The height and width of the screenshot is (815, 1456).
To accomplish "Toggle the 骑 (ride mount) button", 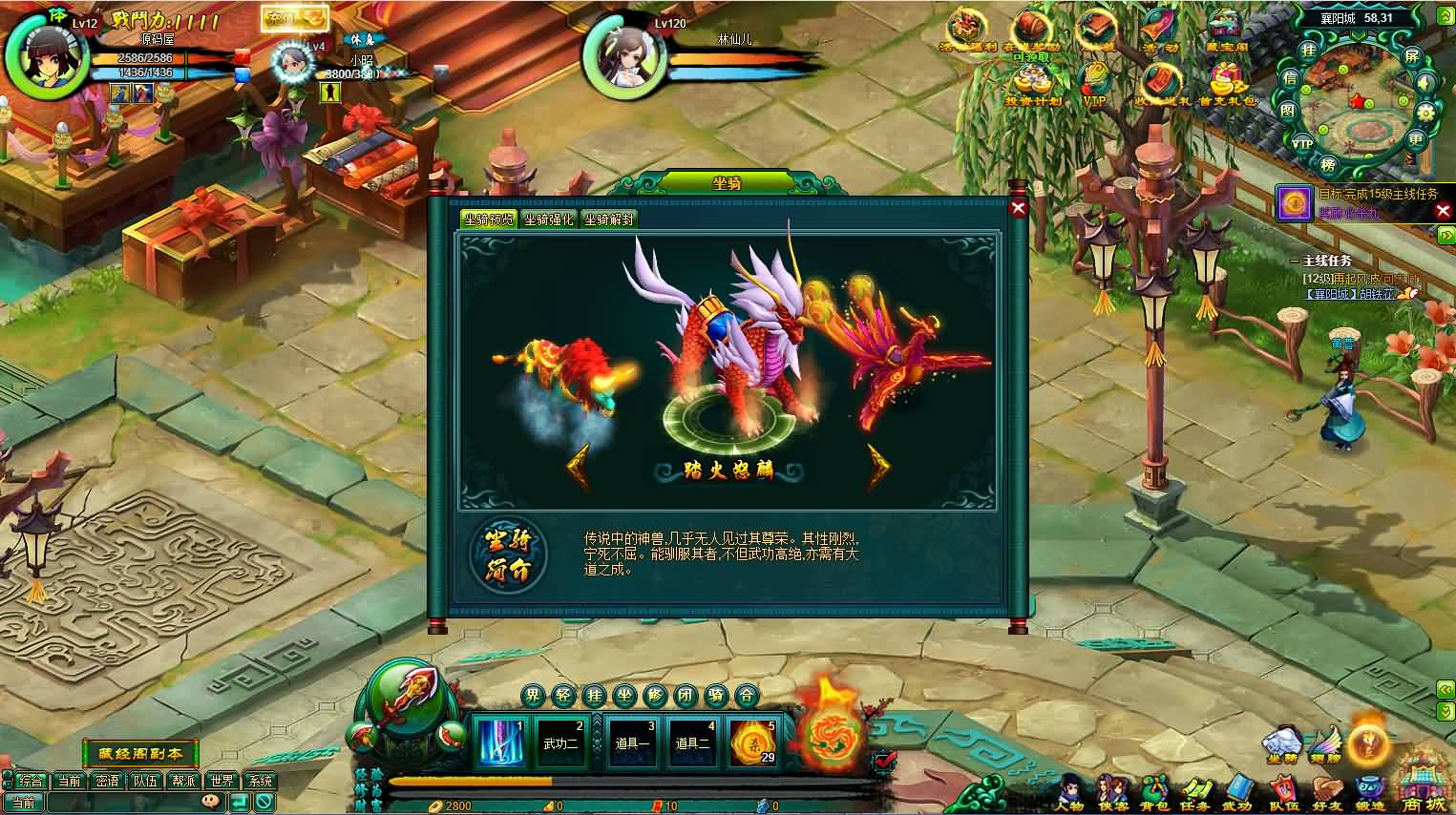I will pyautogui.click(x=717, y=696).
